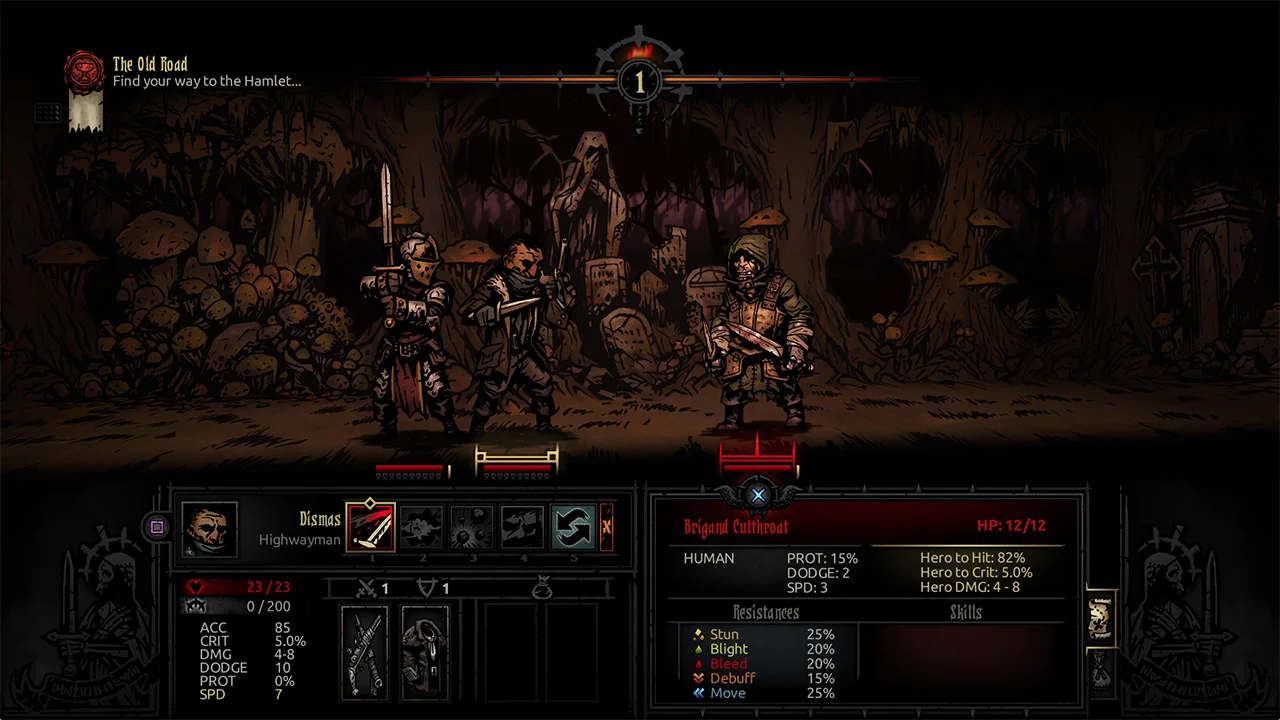Toggle pass turn with the orange X
The height and width of the screenshot is (720, 1280).
[608, 528]
